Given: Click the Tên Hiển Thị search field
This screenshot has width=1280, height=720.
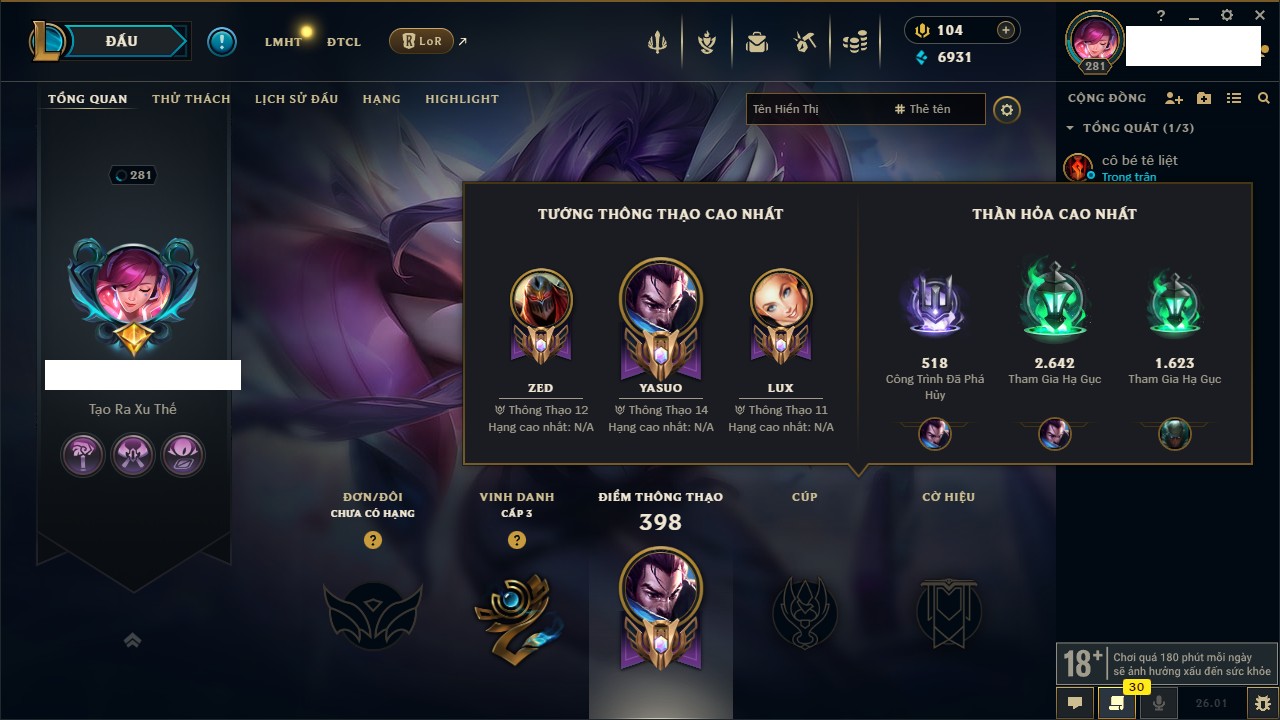Looking at the screenshot, I should (815, 109).
